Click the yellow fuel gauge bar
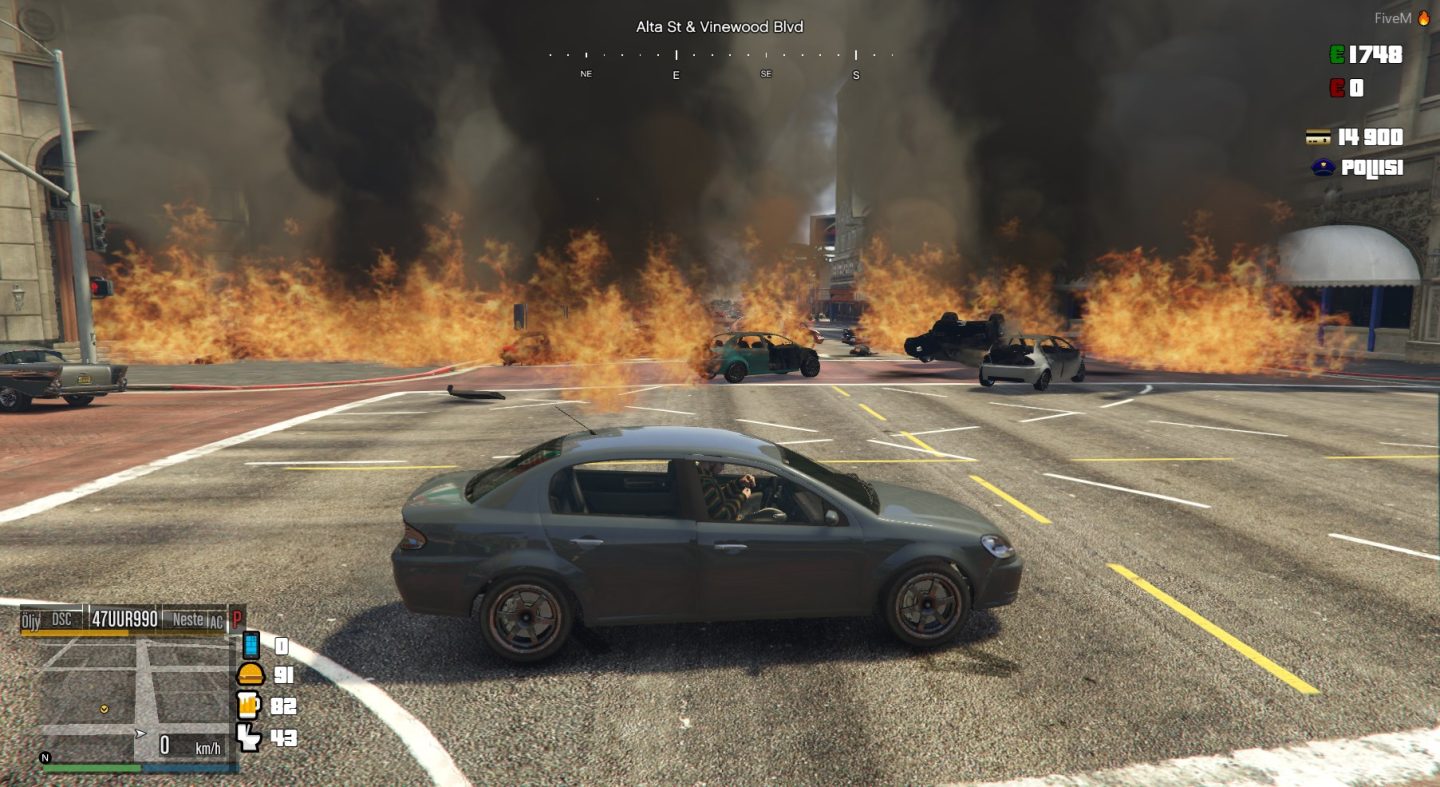Viewport: 1440px width, 787px height. click(75, 631)
